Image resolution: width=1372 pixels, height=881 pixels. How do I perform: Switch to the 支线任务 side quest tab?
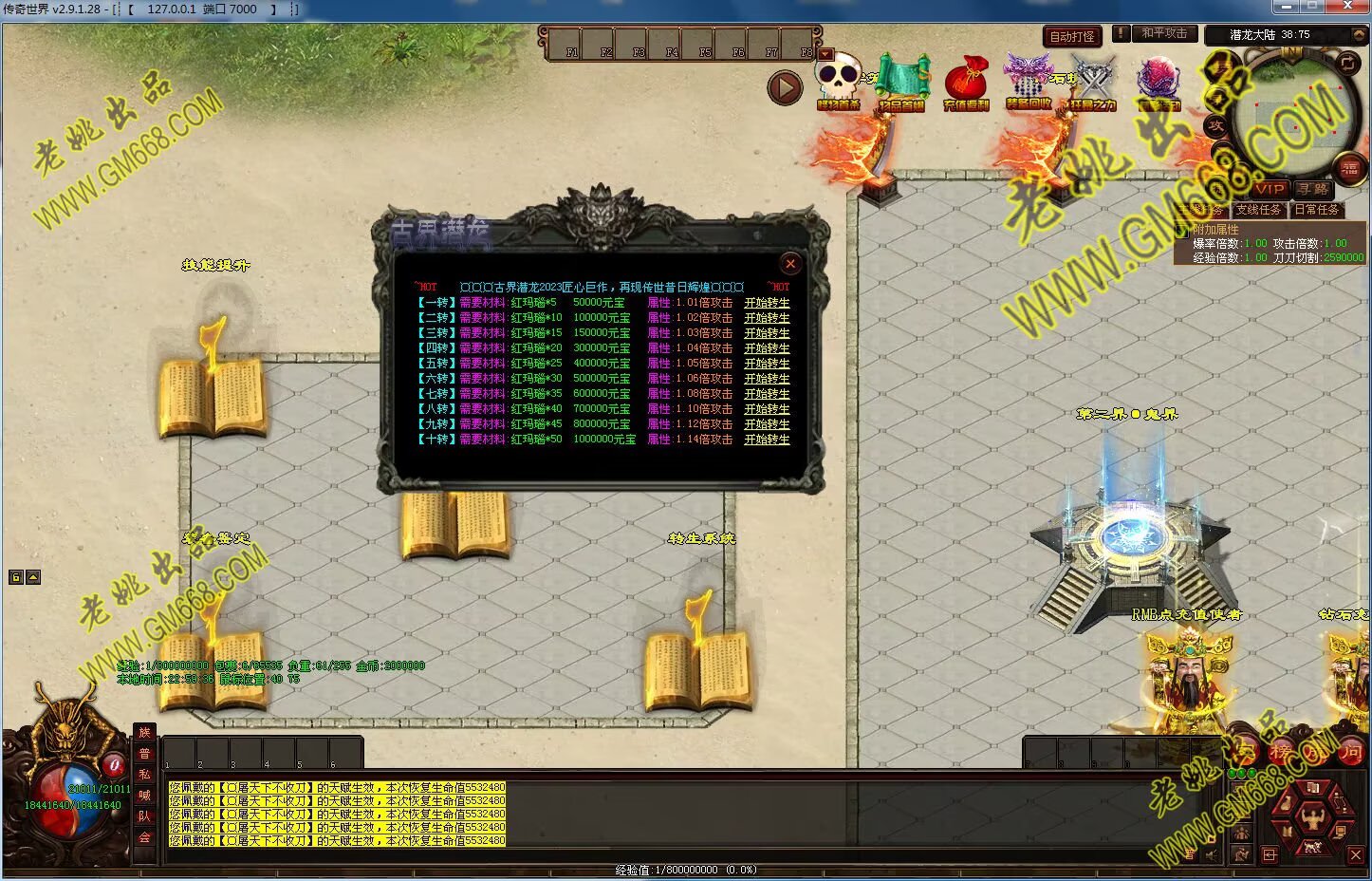point(1258,210)
